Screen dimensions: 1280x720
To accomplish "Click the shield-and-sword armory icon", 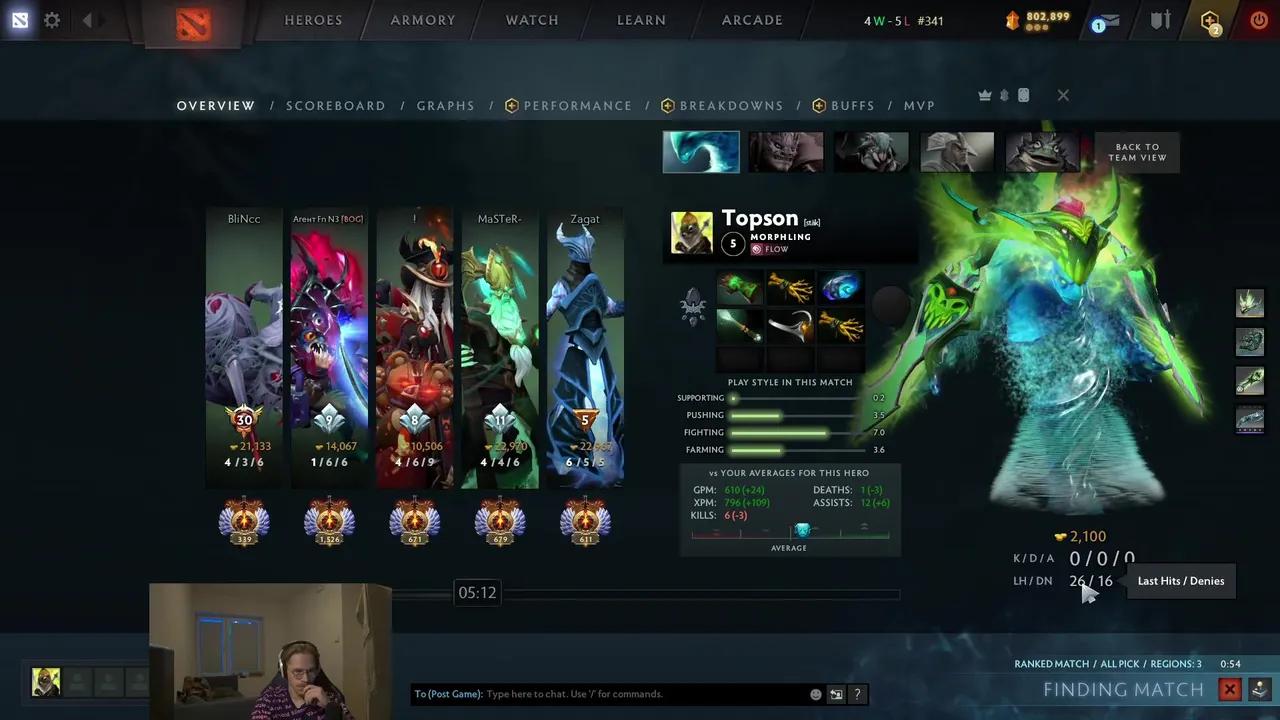I will pyautogui.click(x=1159, y=20).
